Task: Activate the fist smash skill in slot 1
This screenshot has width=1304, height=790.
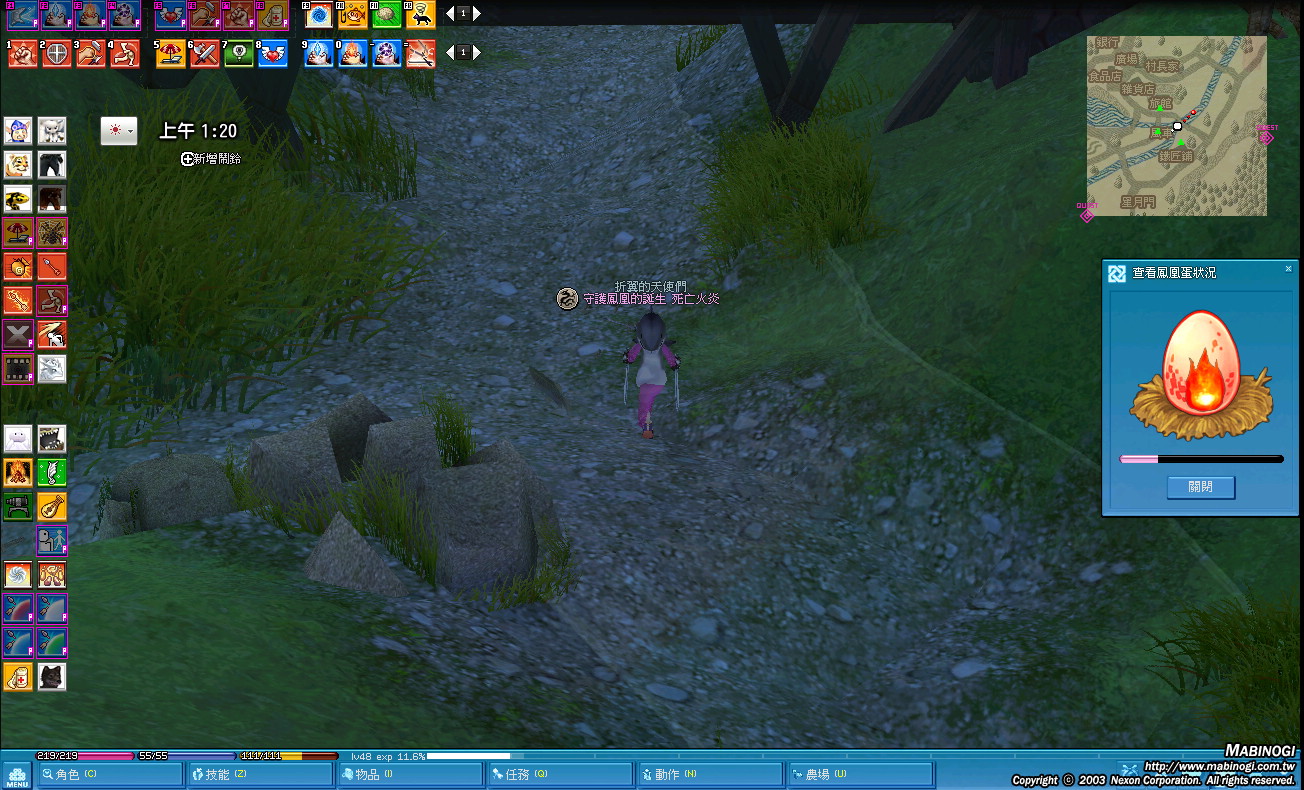Action: pos(23,54)
